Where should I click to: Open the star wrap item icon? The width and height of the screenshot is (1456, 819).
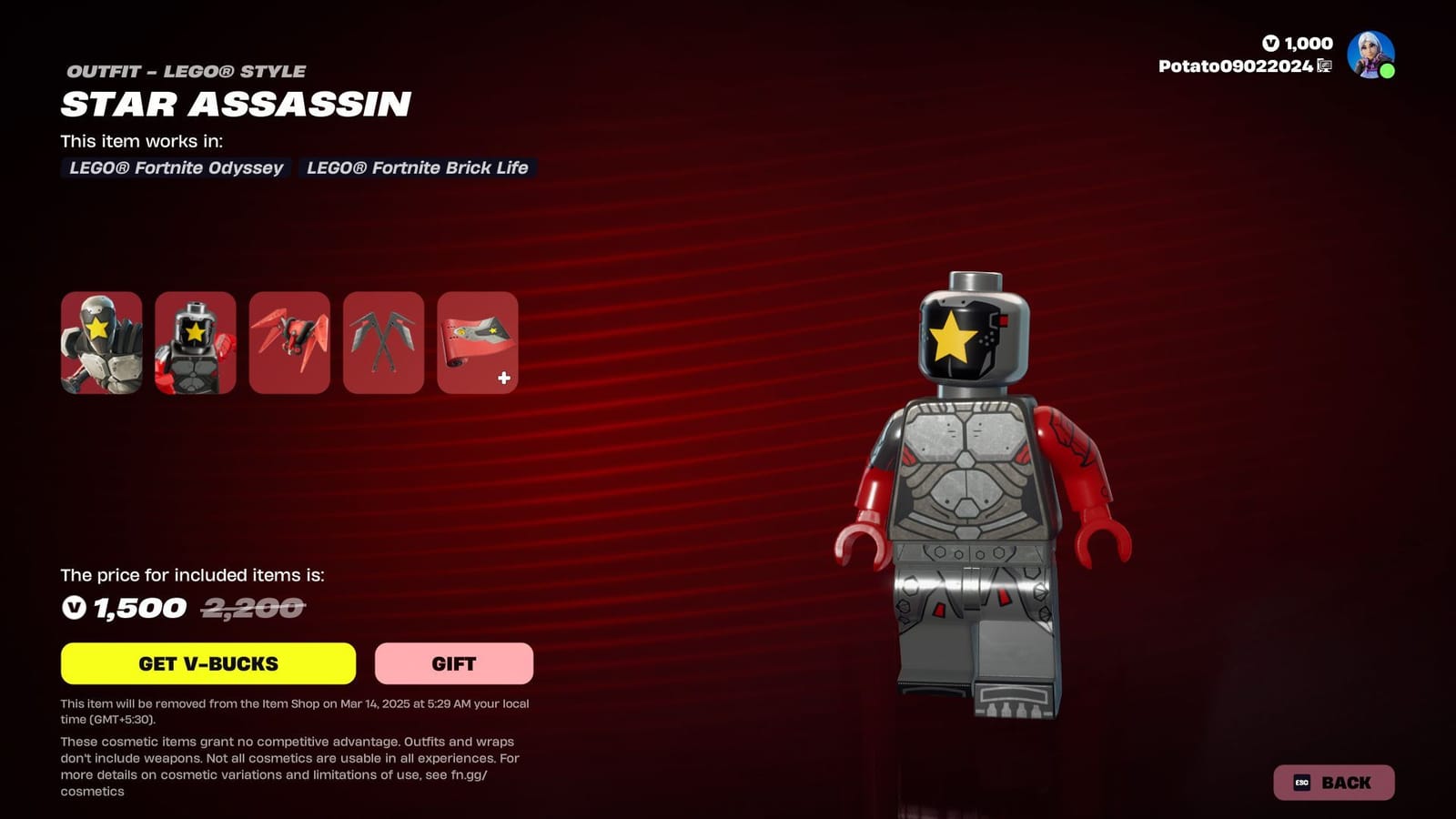pyautogui.click(x=477, y=342)
